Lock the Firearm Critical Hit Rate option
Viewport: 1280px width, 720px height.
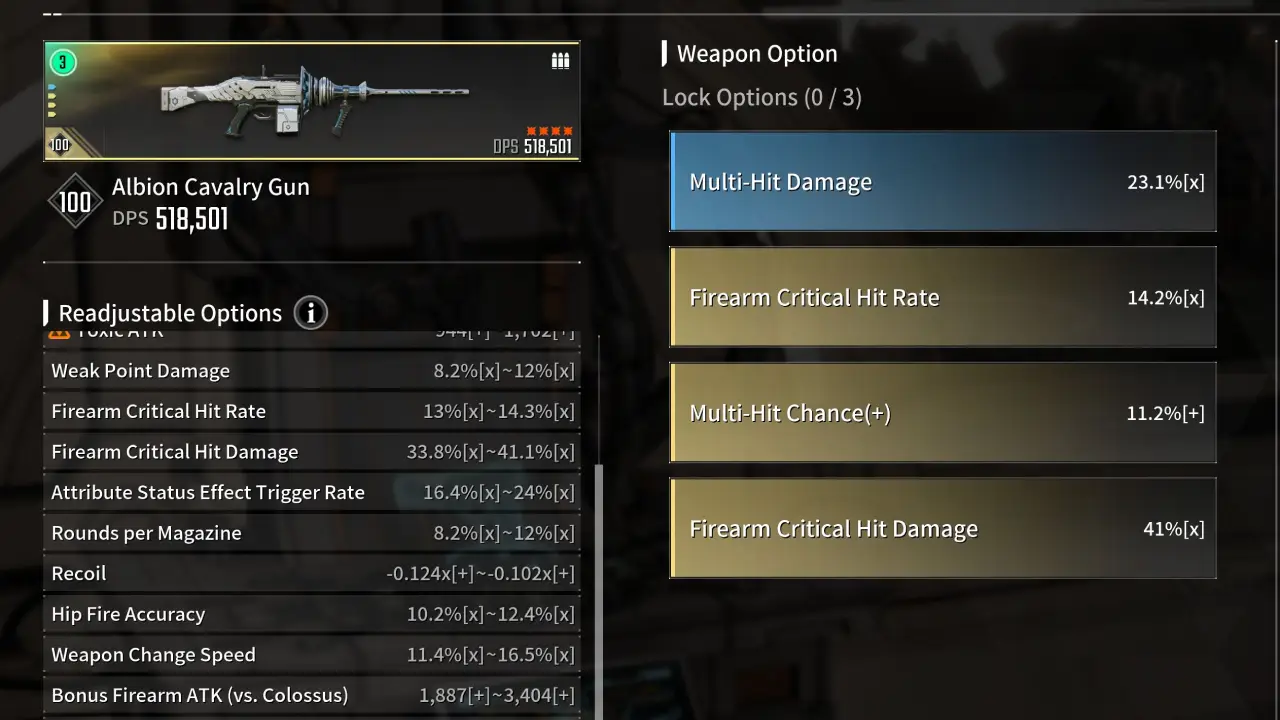click(942, 297)
